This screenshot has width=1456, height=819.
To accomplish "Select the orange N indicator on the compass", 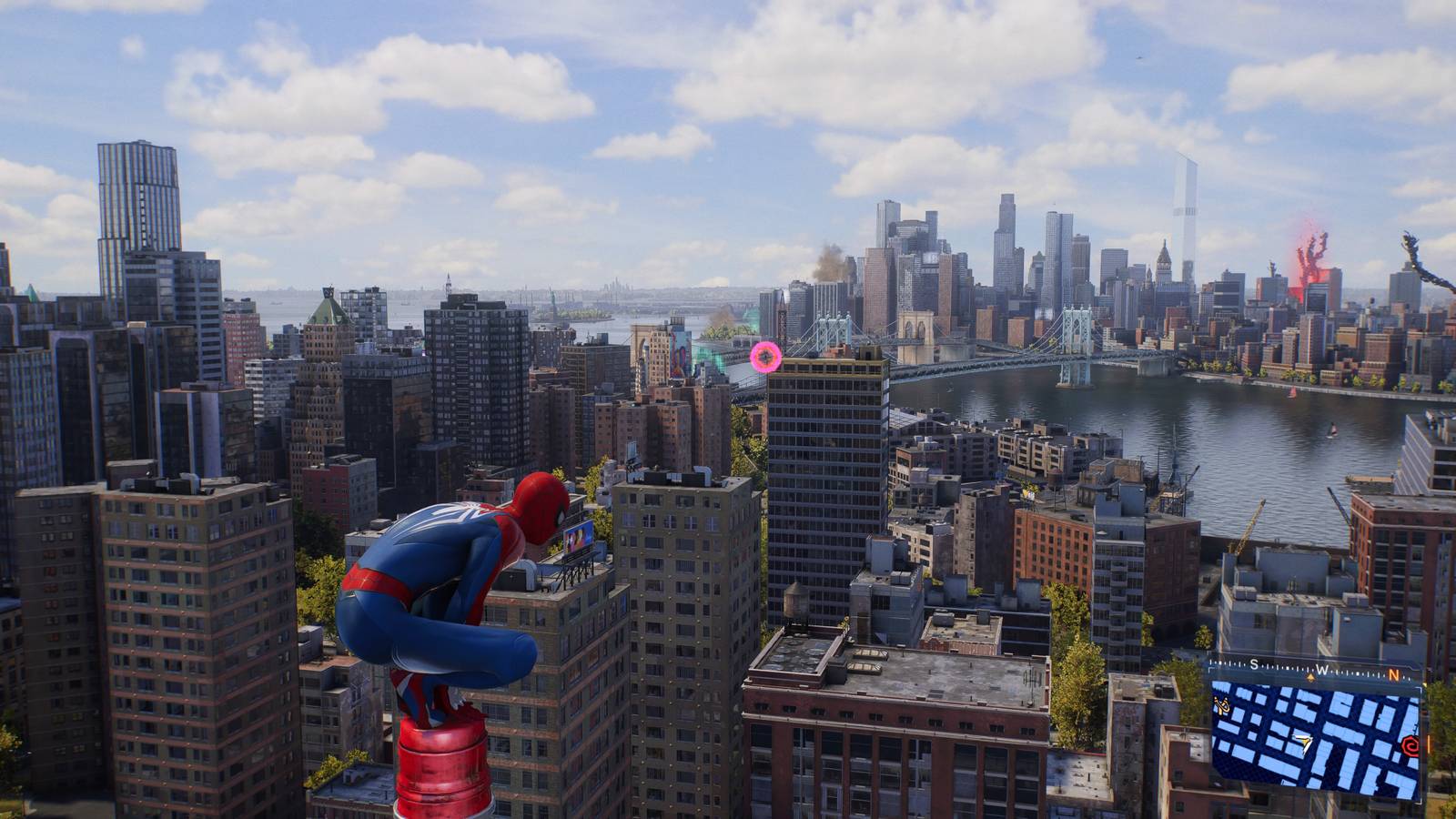I will pyautogui.click(x=1394, y=674).
